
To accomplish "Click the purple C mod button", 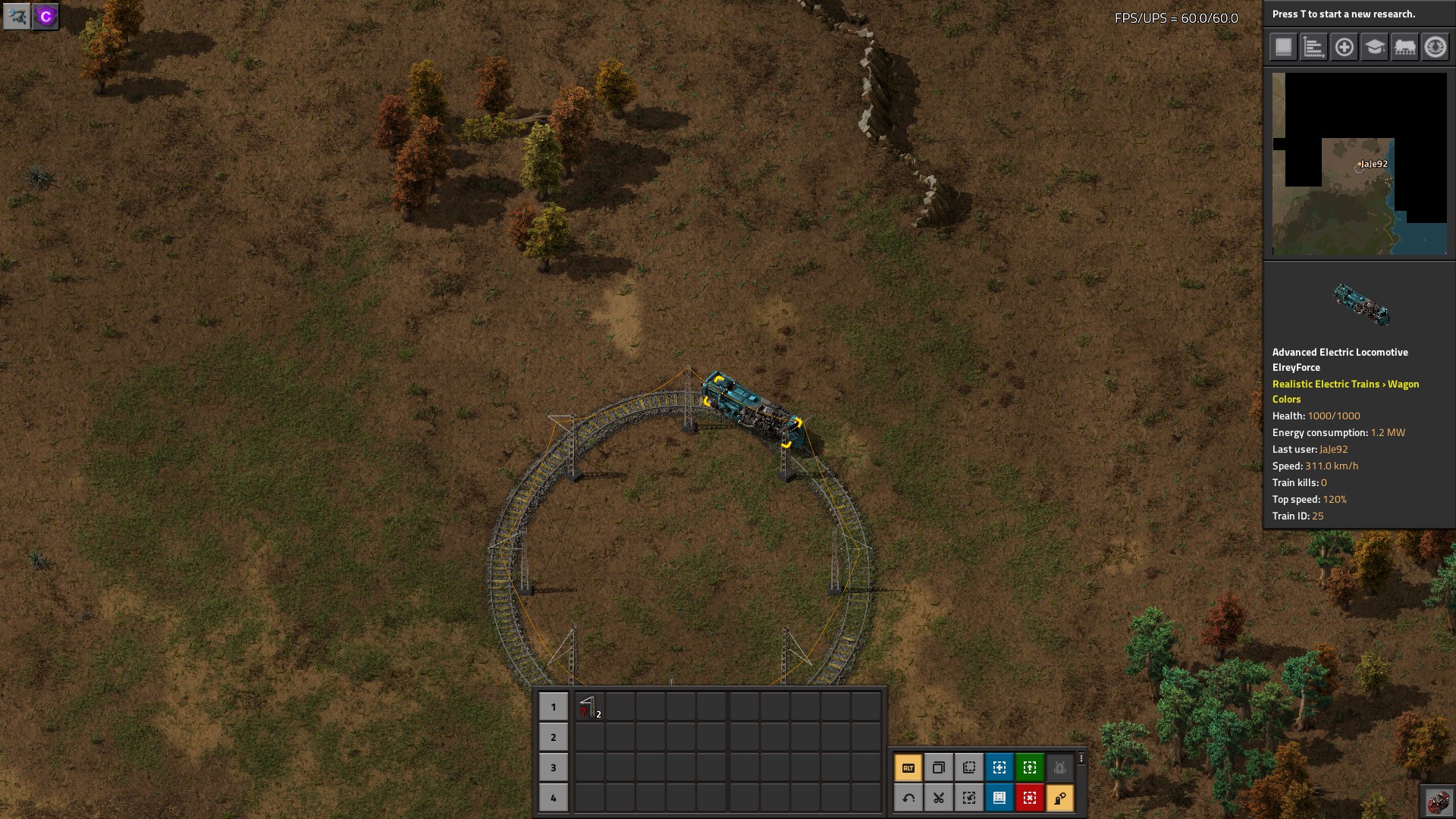I will point(45,16).
